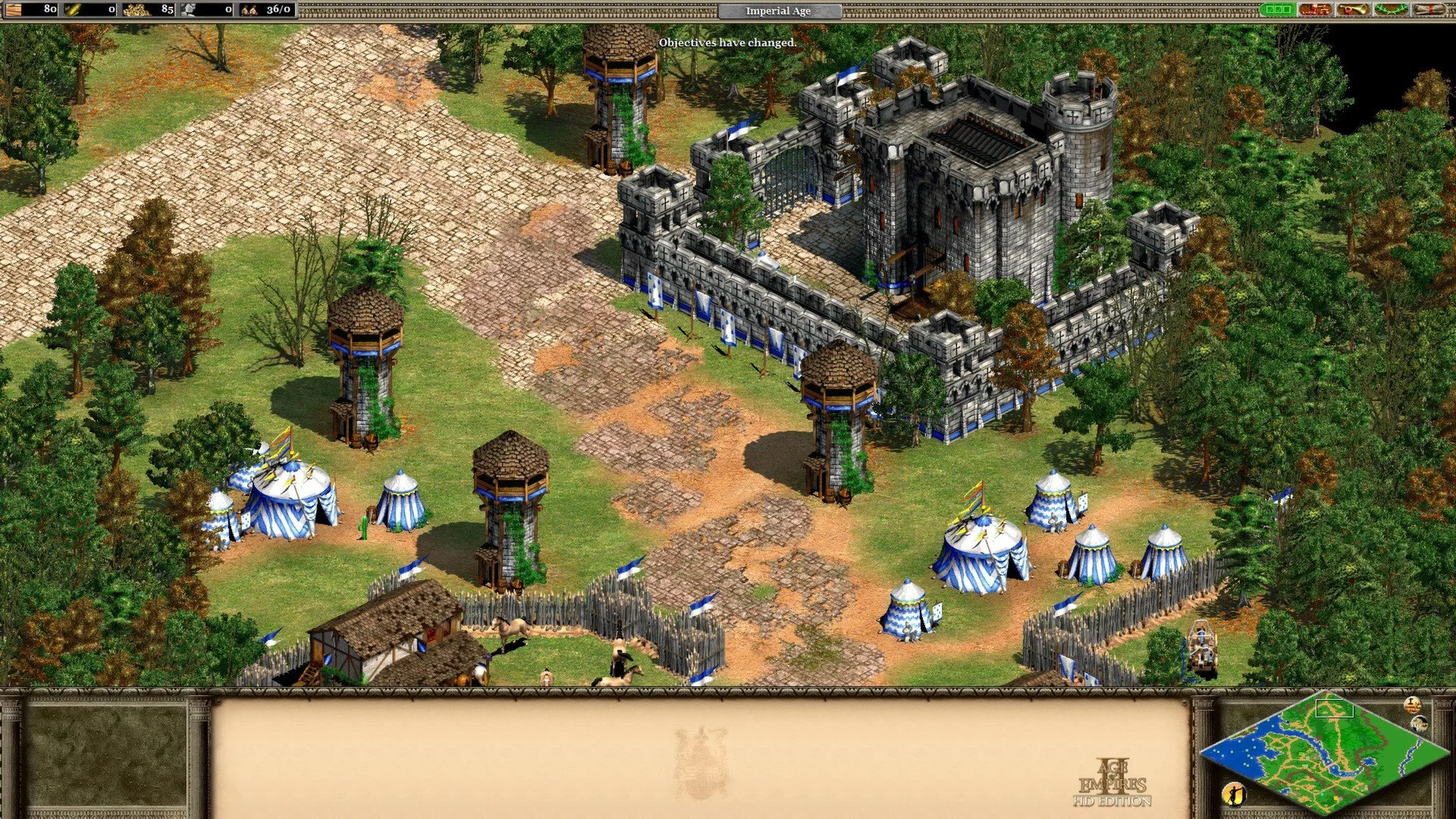1456x819 pixels.
Task: Click the food resource icon
Action: 72,10
